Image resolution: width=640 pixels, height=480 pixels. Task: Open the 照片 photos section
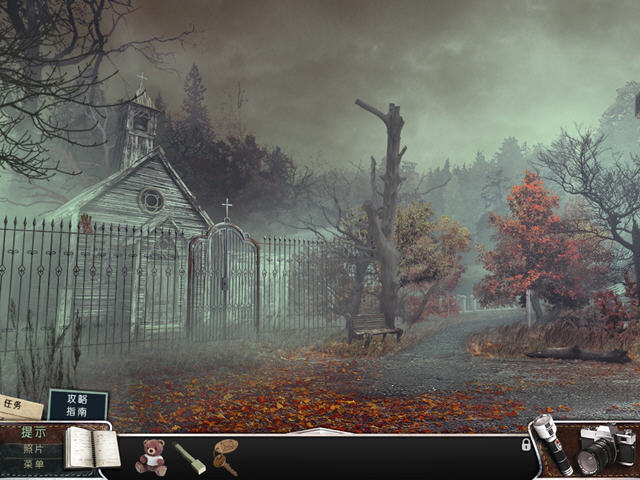33,449
